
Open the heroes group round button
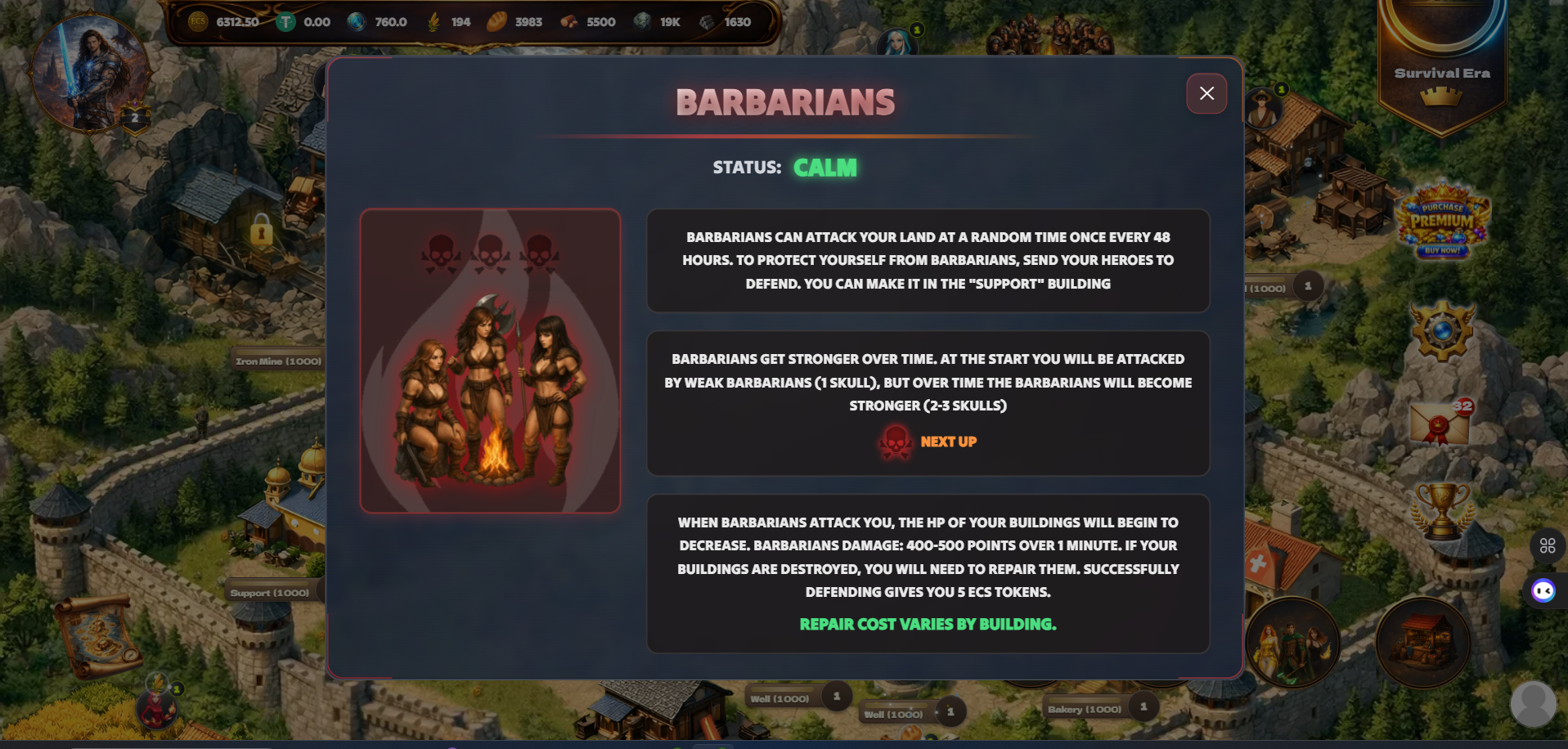pos(1292,643)
